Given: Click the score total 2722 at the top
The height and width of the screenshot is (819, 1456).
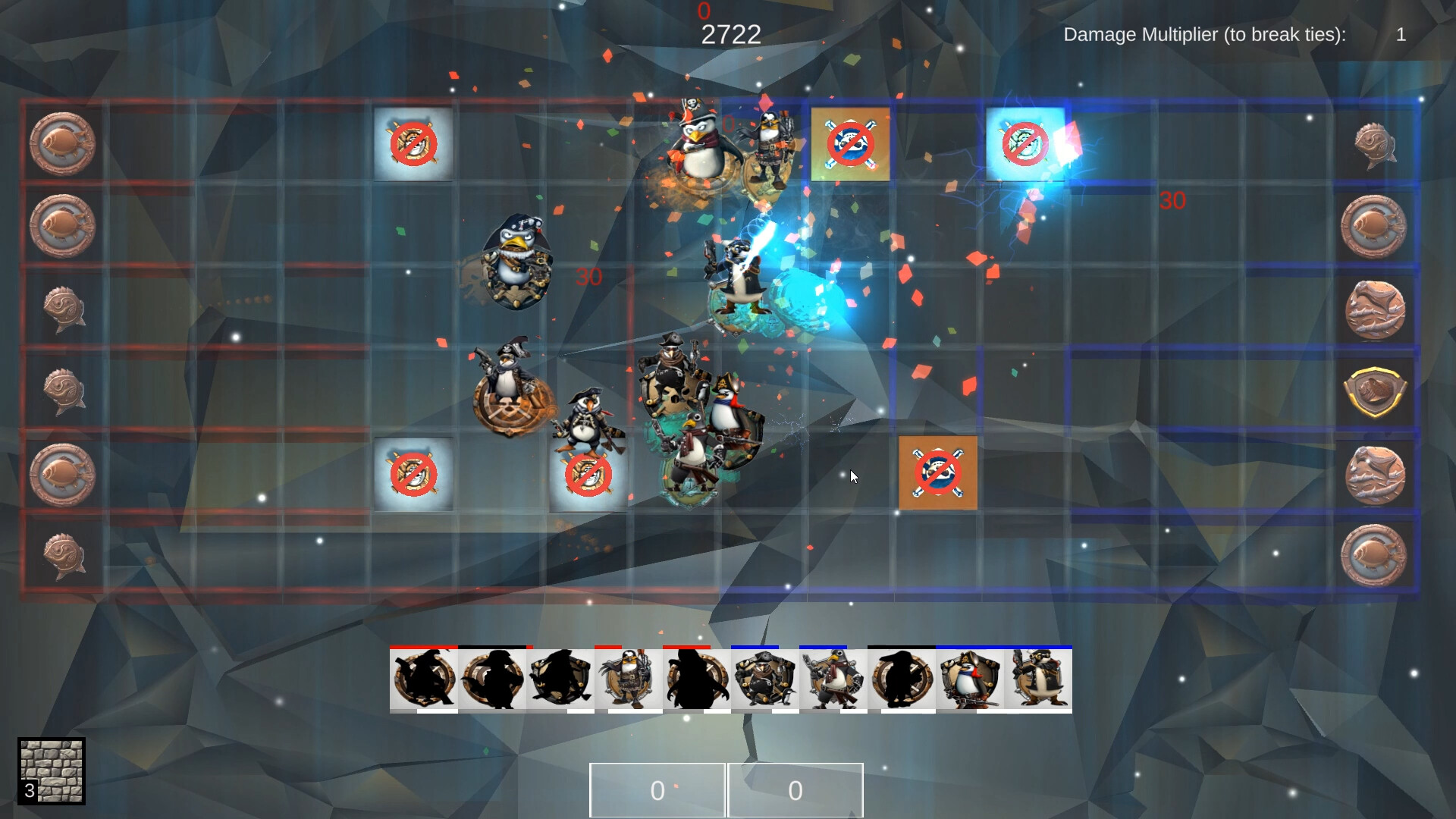Looking at the screenshot, I should 730,33.
